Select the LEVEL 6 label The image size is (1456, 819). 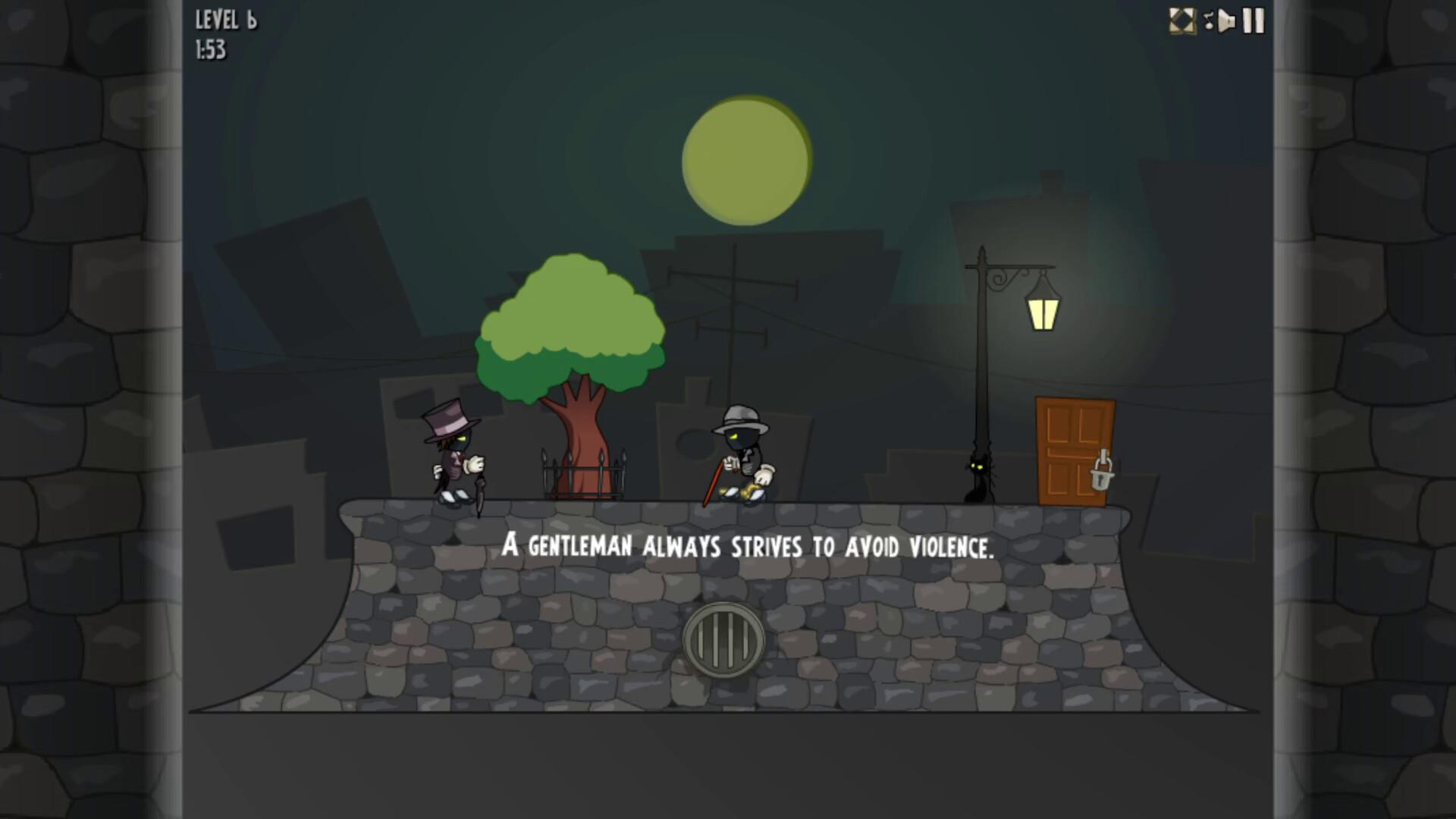click(x=224, y=20)
